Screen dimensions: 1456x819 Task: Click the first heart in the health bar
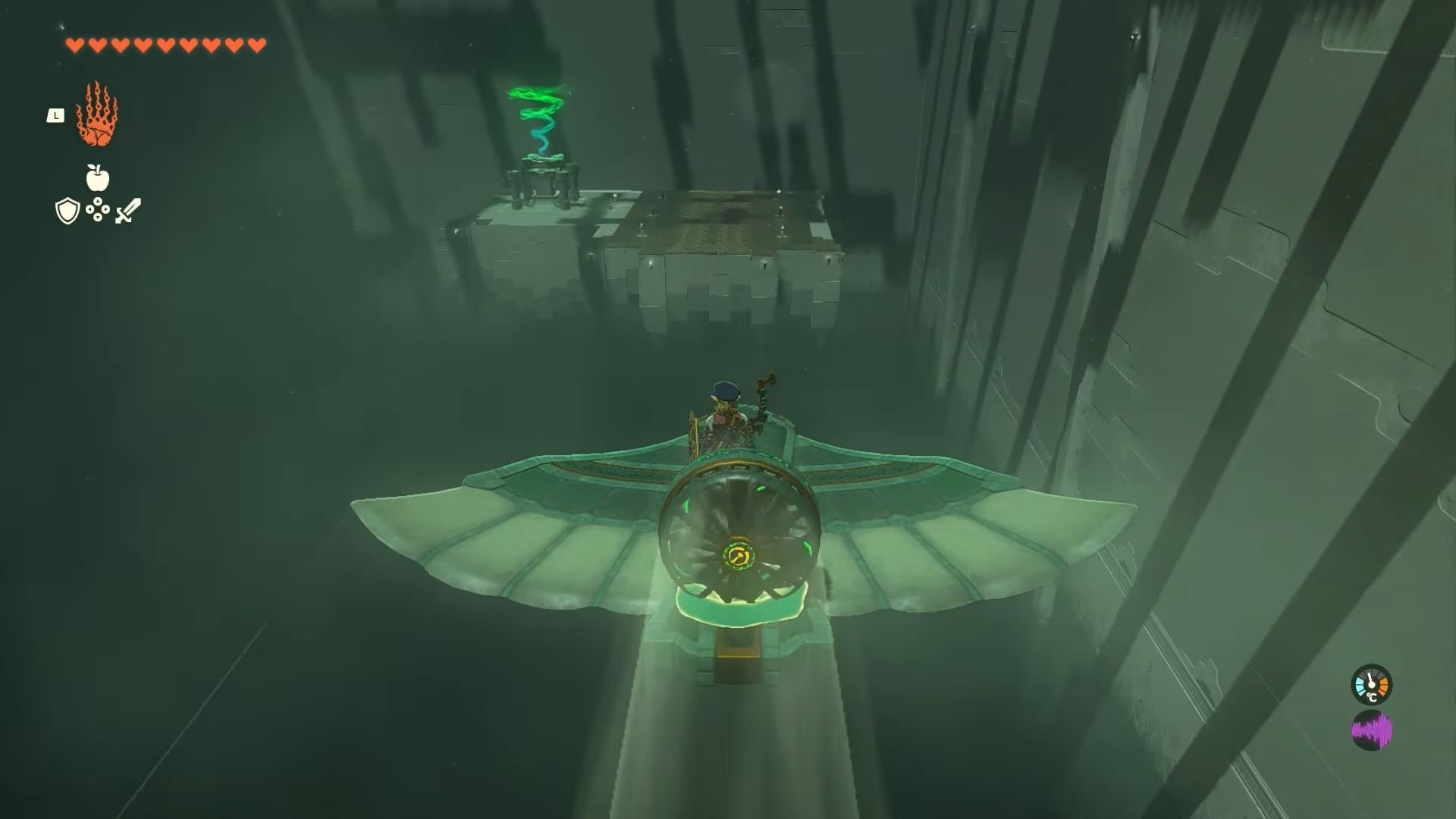click(x=75, y=45)
